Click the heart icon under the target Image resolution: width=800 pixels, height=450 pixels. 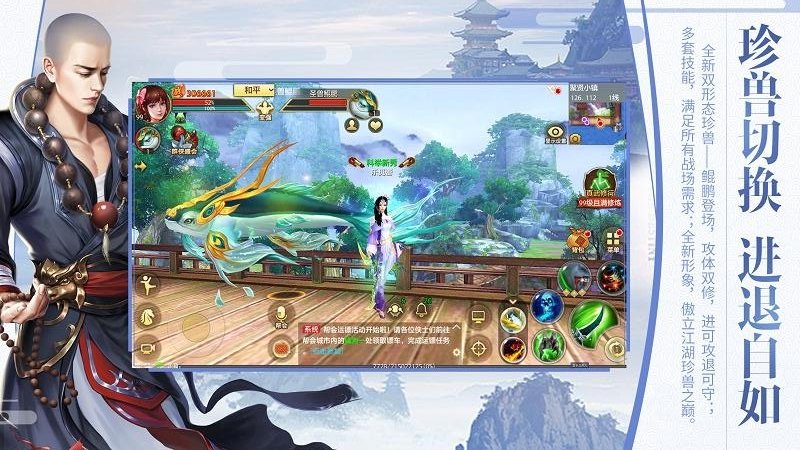coord(375,126)
